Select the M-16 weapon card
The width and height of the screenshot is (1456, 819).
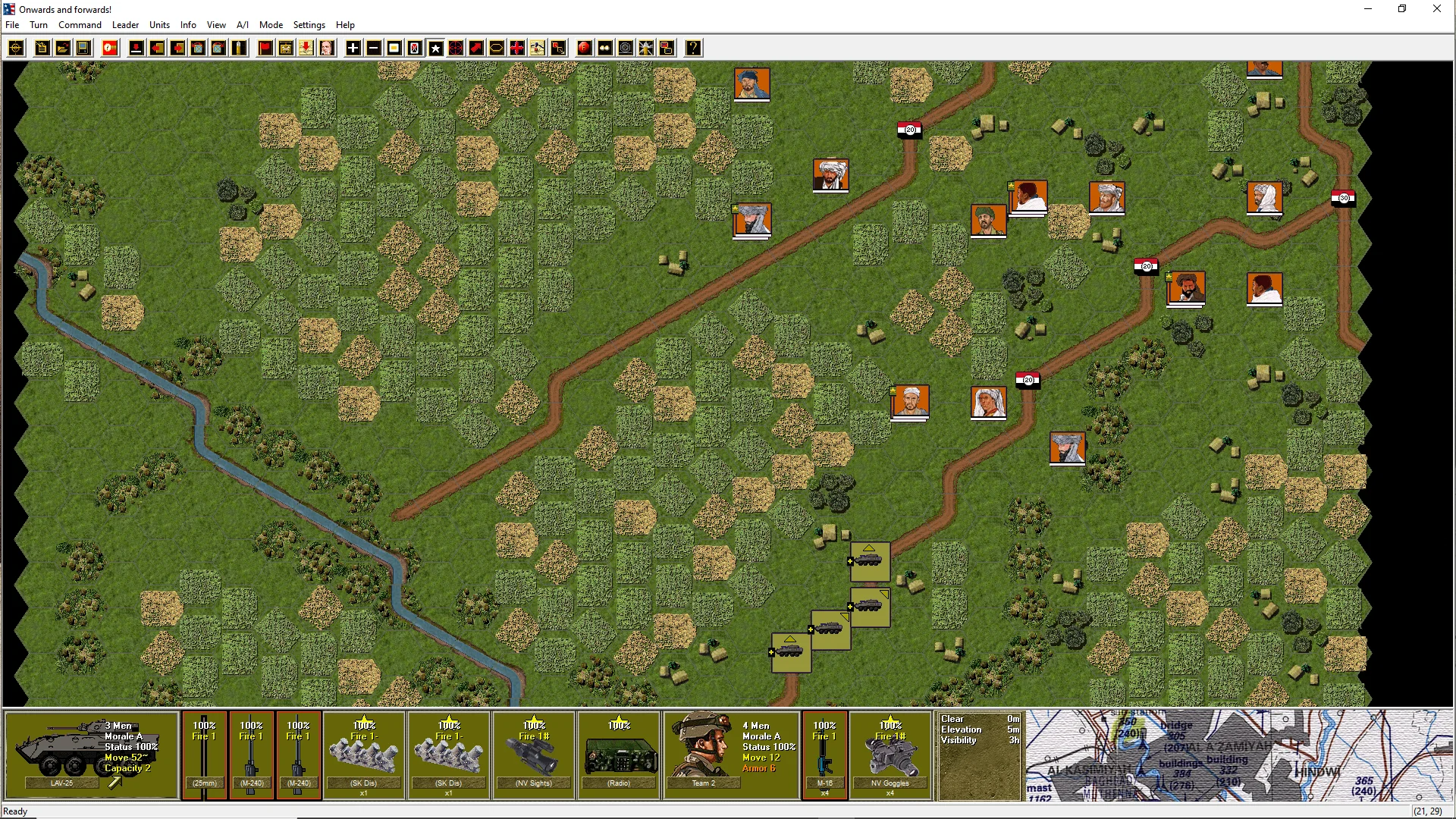coord(824,755)
